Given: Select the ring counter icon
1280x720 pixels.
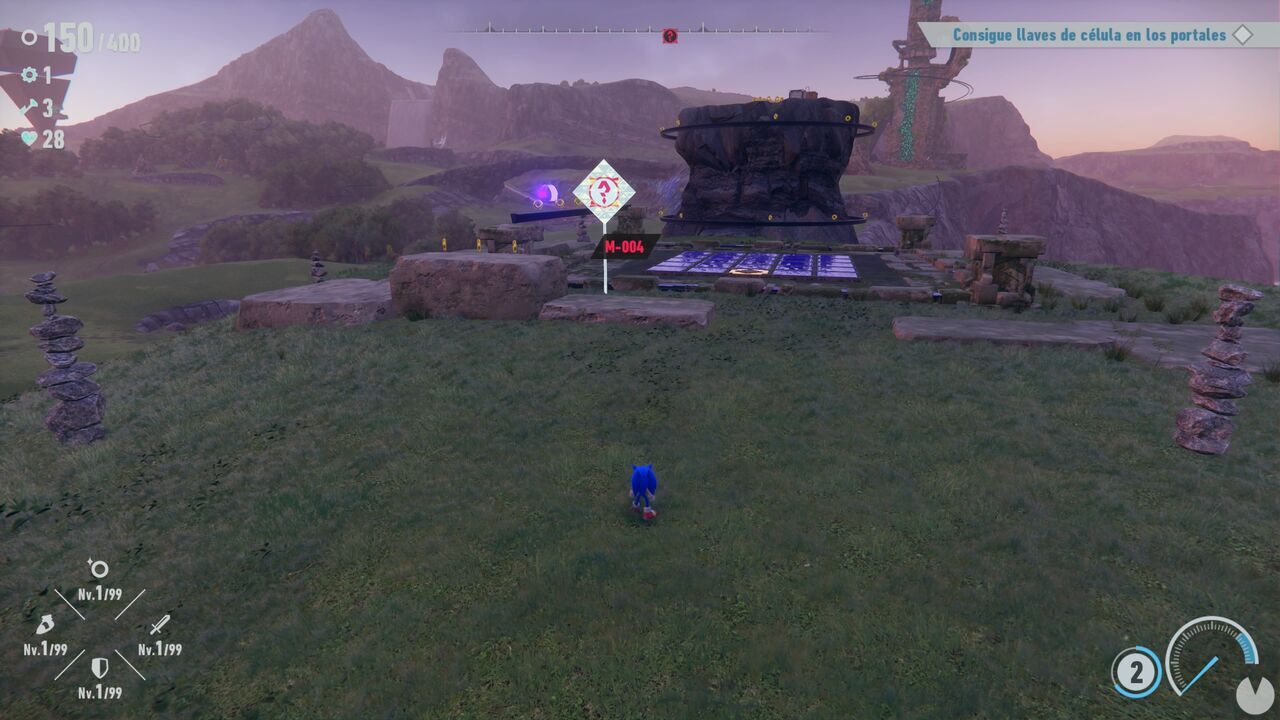Looking at the screenshot, I should point(29,37).
